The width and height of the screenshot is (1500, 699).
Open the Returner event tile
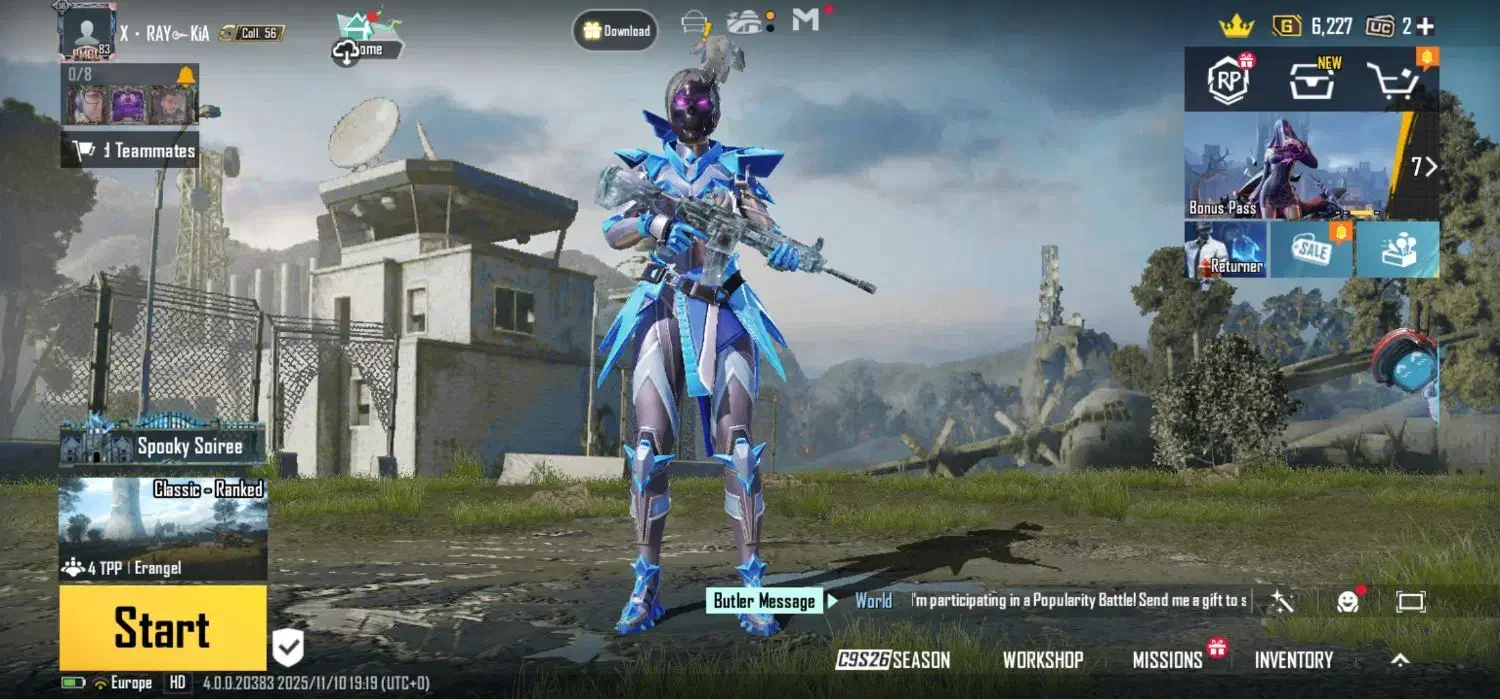[x=1225, y=250]
